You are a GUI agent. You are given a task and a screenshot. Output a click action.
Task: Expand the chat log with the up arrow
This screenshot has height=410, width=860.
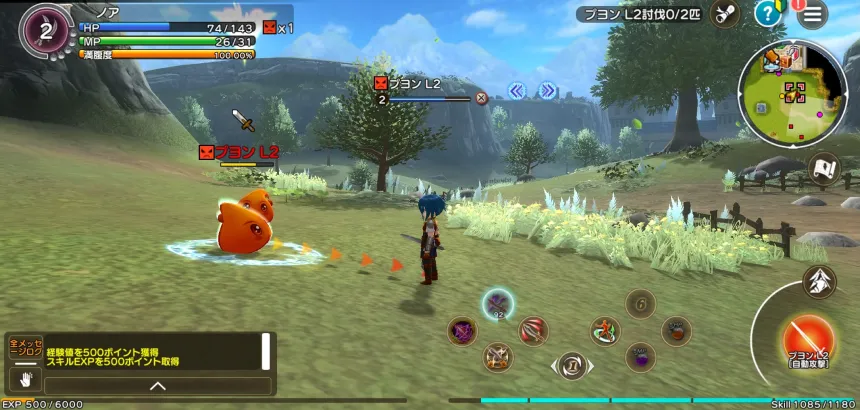pos(158,385)
